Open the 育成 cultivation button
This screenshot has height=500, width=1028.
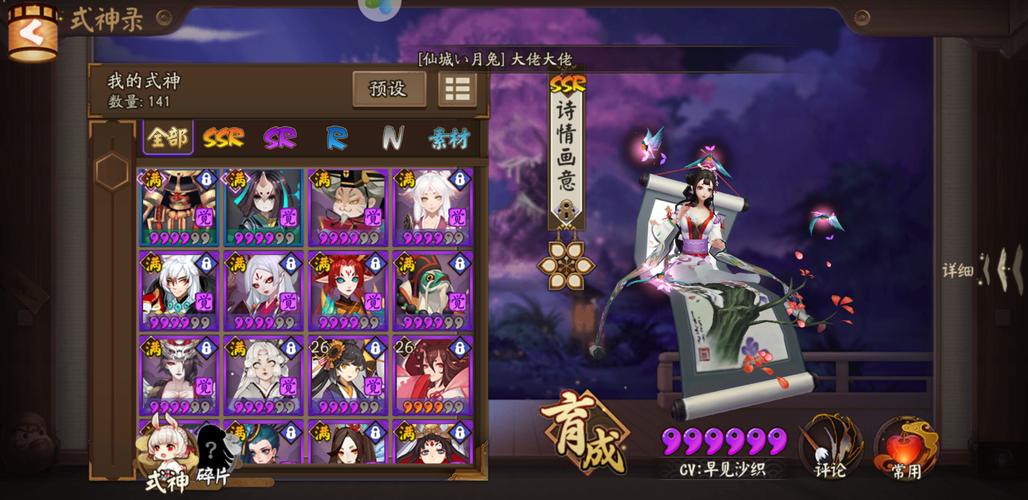tap(584, 436)
